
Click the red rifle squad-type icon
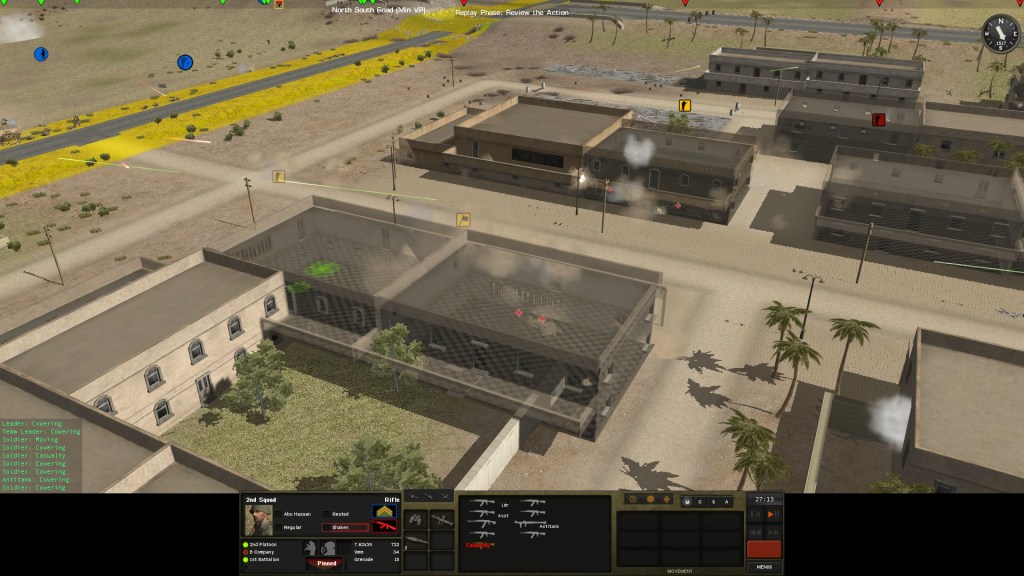point(385,527)
